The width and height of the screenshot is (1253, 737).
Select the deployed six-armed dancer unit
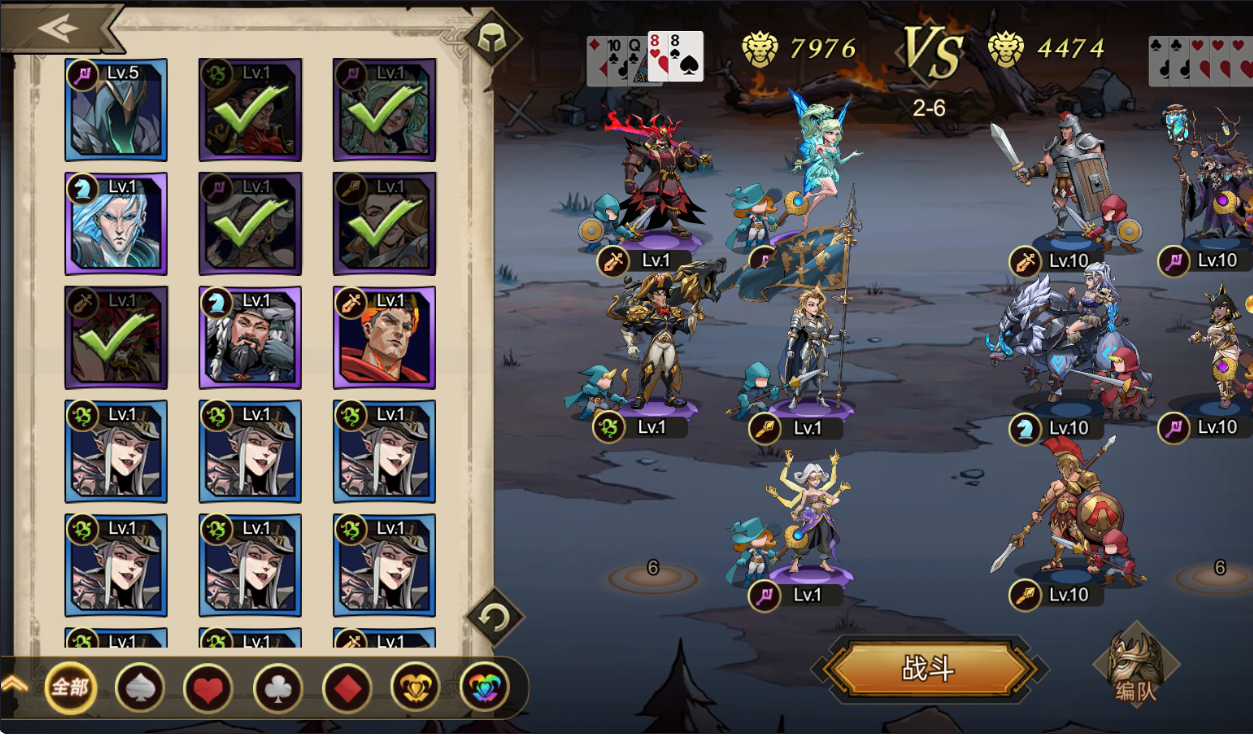[810, 515]
